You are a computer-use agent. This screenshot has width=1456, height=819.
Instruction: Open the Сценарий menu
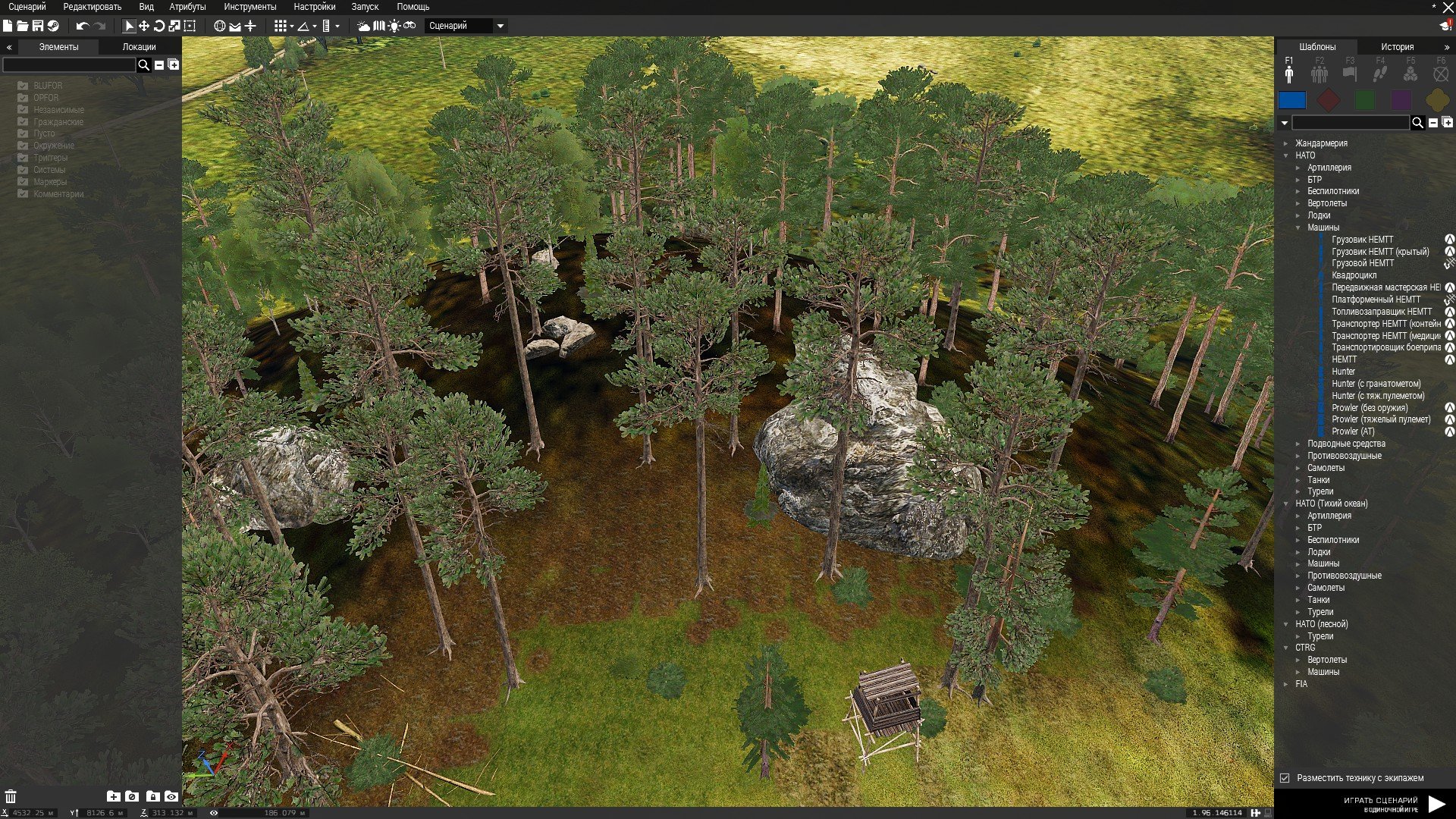click(27, 7)
